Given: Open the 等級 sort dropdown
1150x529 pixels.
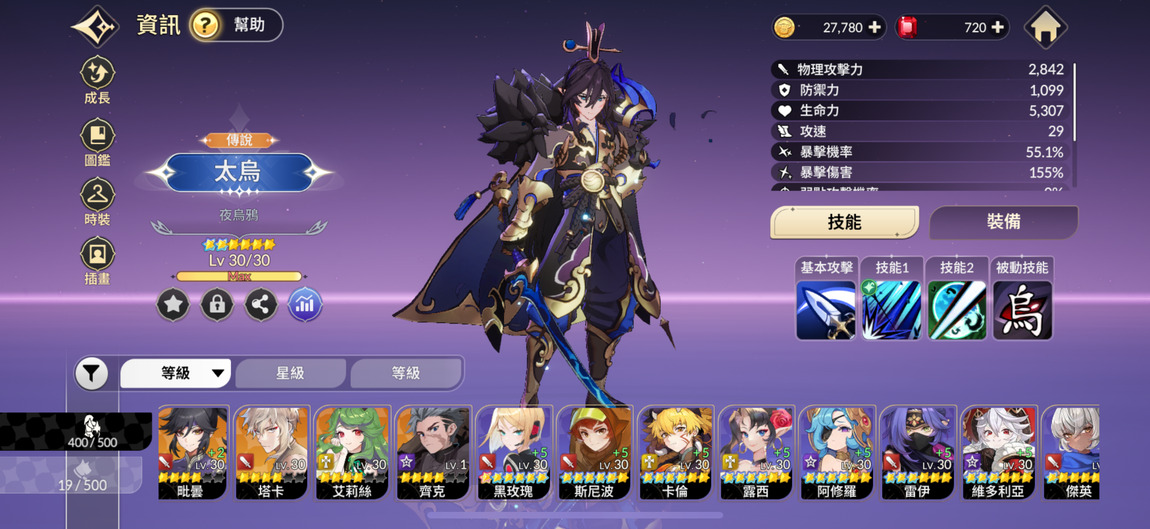Looking at the screenshot, I should point(177,373).
